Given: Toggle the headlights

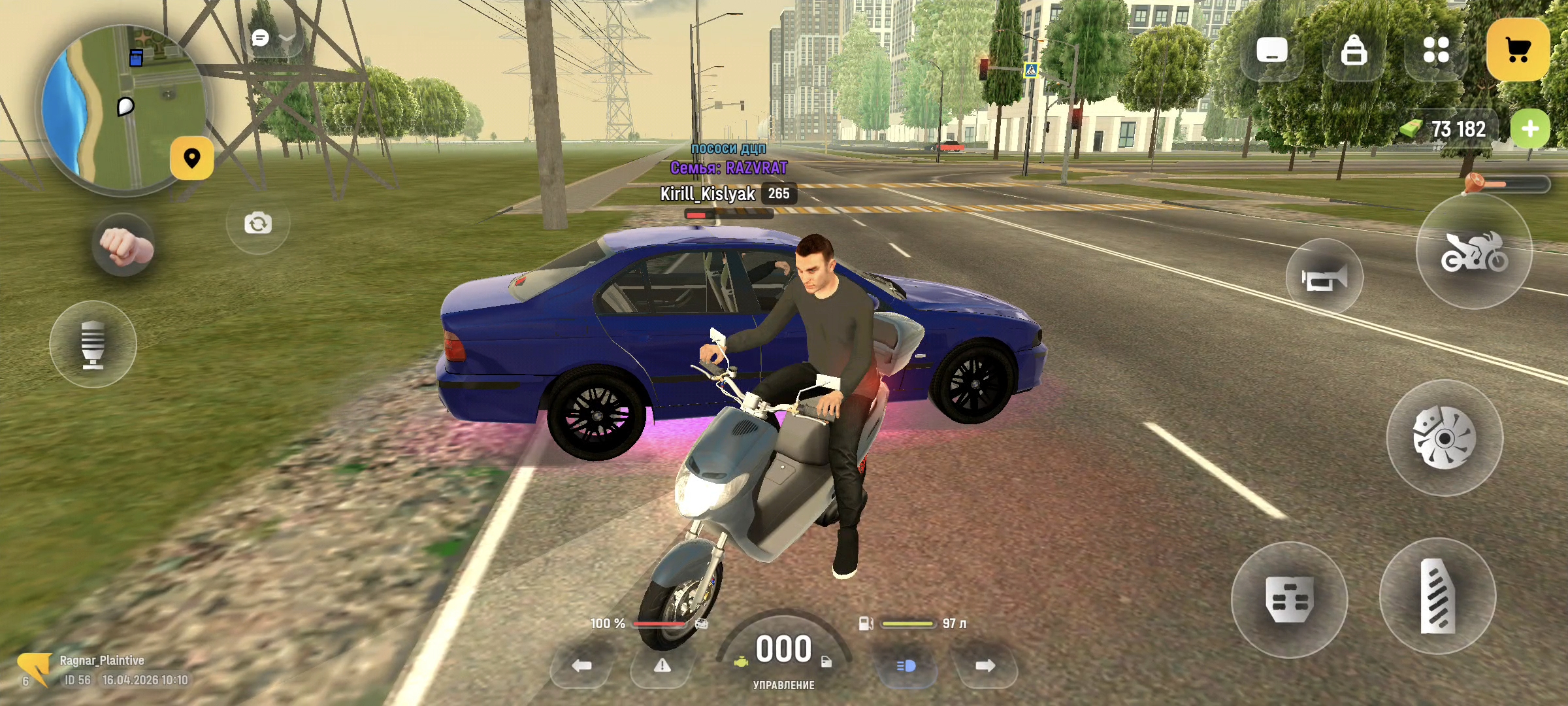Looking at the screenshot, I should 906,665.
